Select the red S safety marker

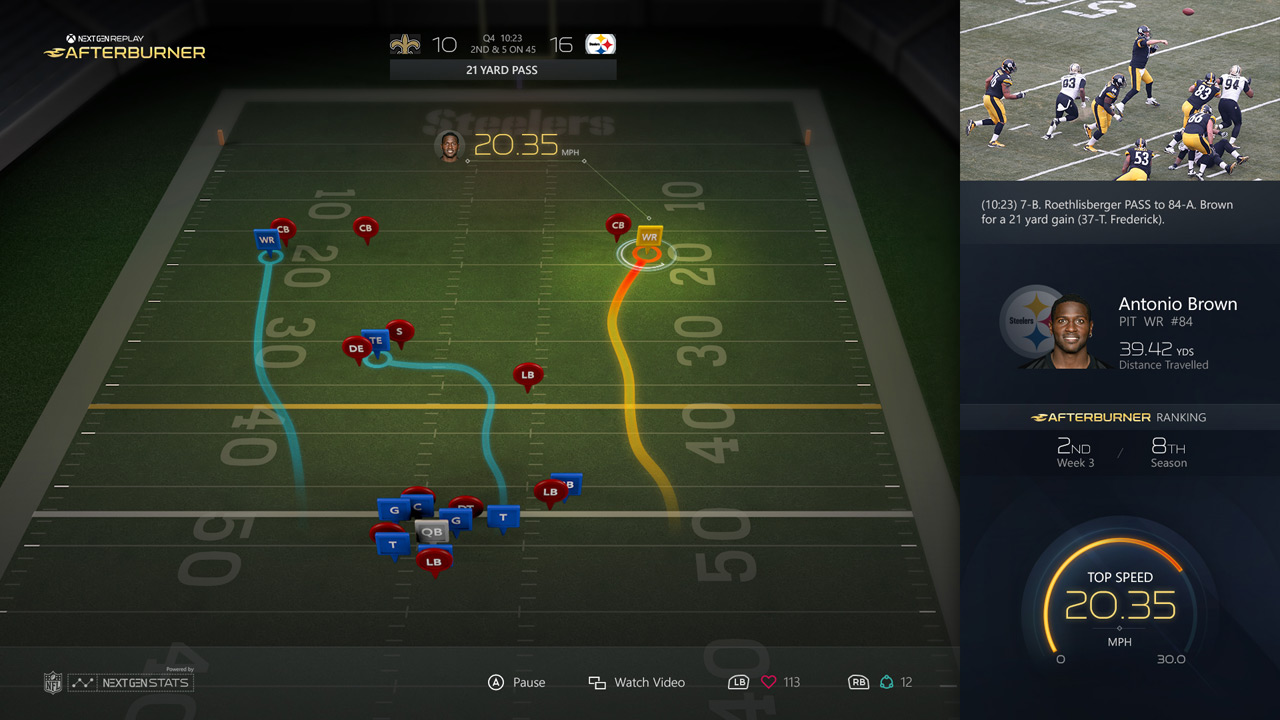400,330
